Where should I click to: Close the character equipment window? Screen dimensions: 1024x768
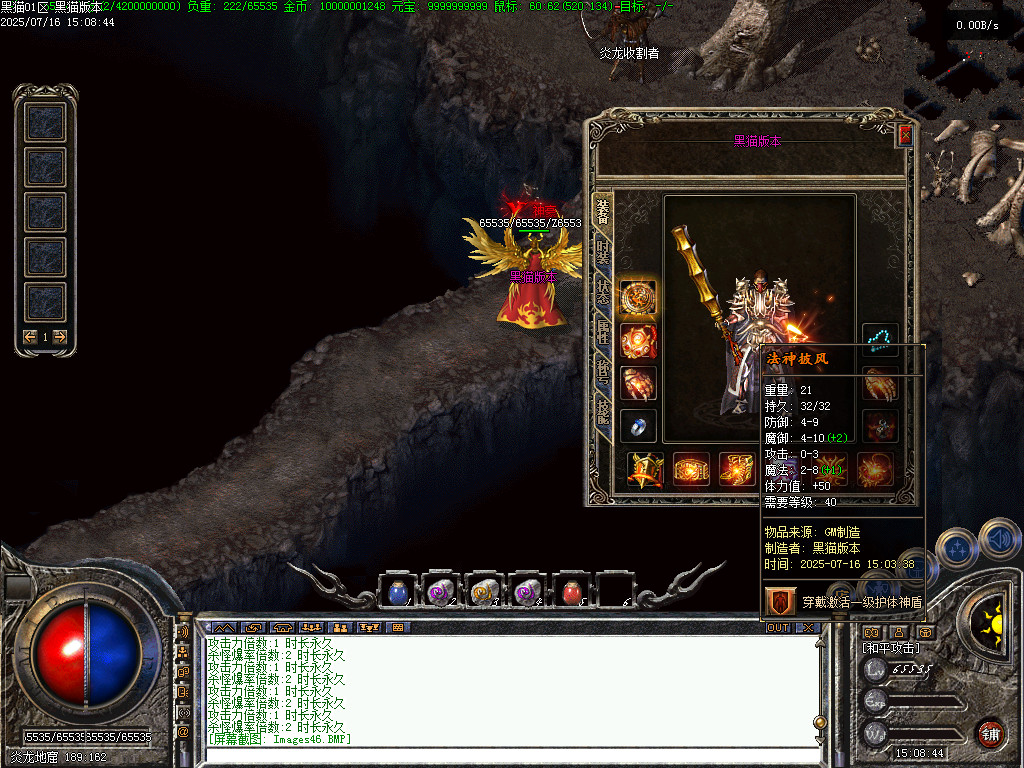[x=905, y=135]
